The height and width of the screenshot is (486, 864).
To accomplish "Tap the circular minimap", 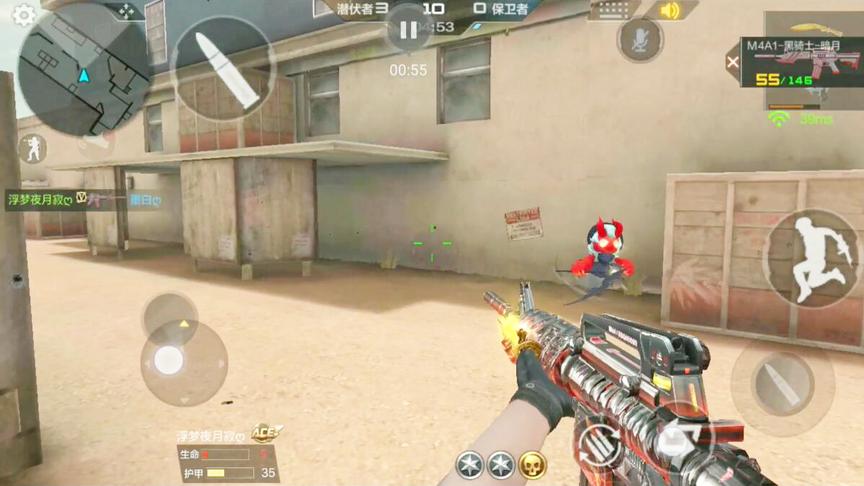I will (x=84, y=68).
